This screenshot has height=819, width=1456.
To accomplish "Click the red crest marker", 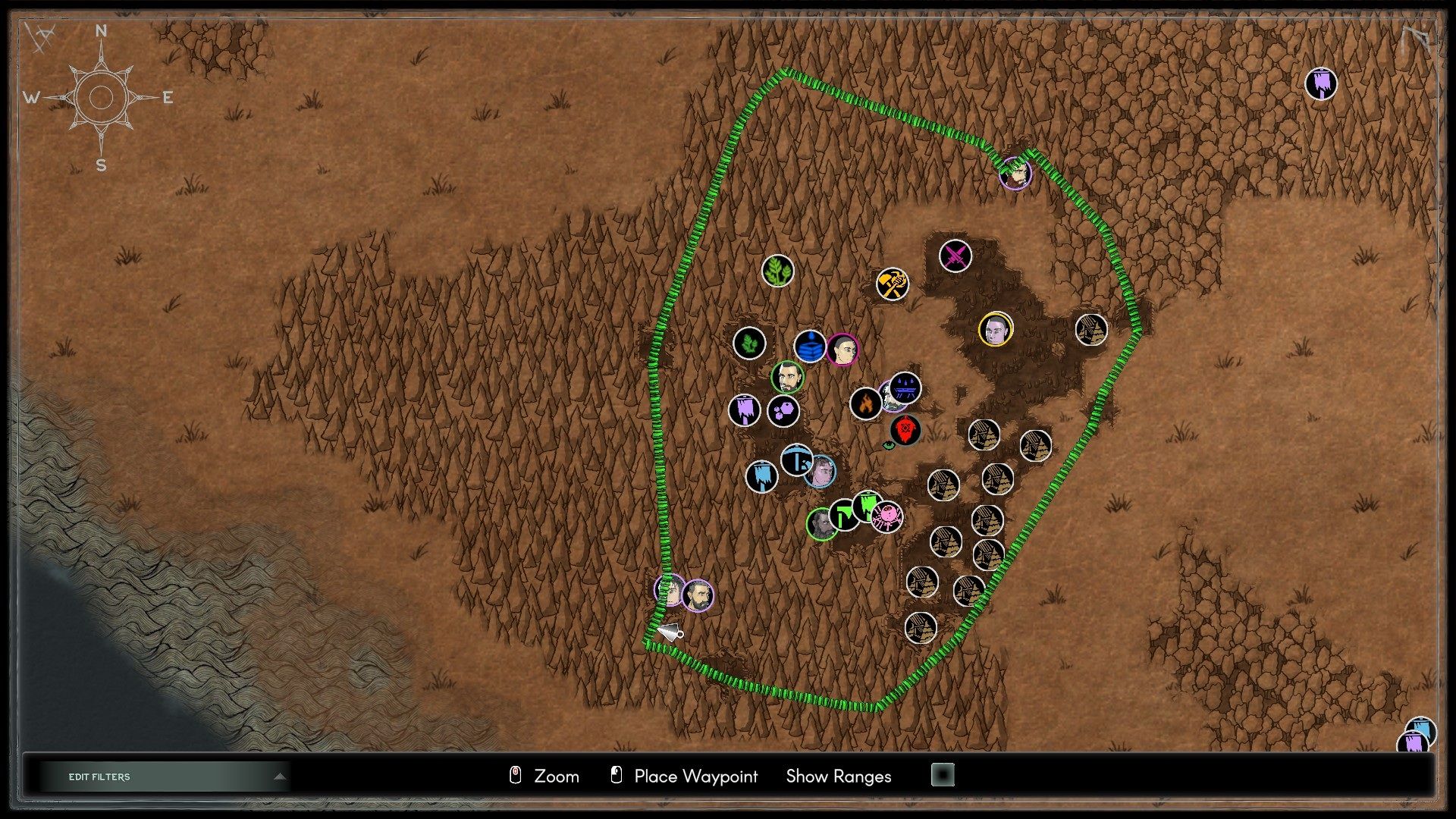I will tap(905, 428).
